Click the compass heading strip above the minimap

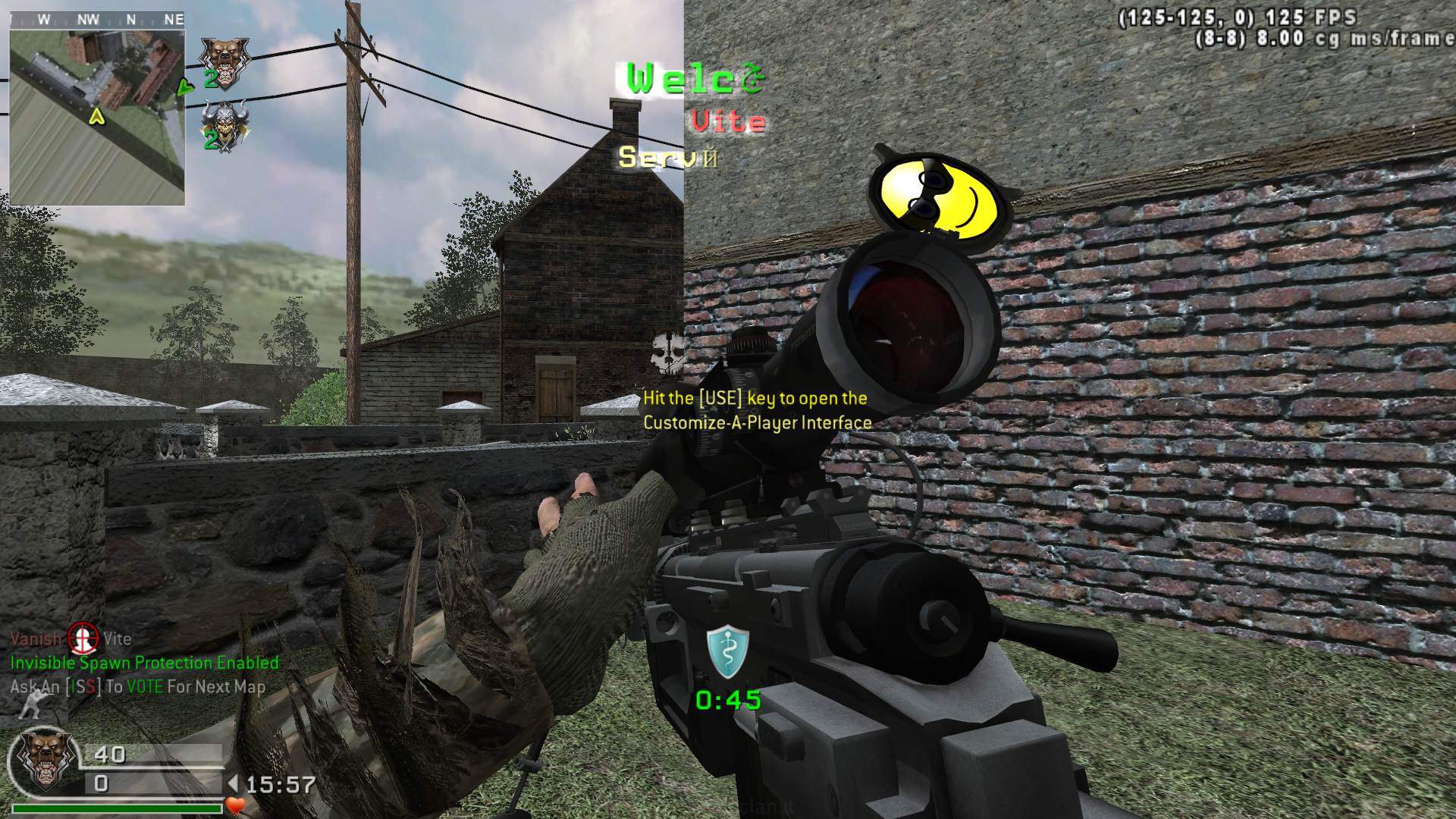pos(97,19)
